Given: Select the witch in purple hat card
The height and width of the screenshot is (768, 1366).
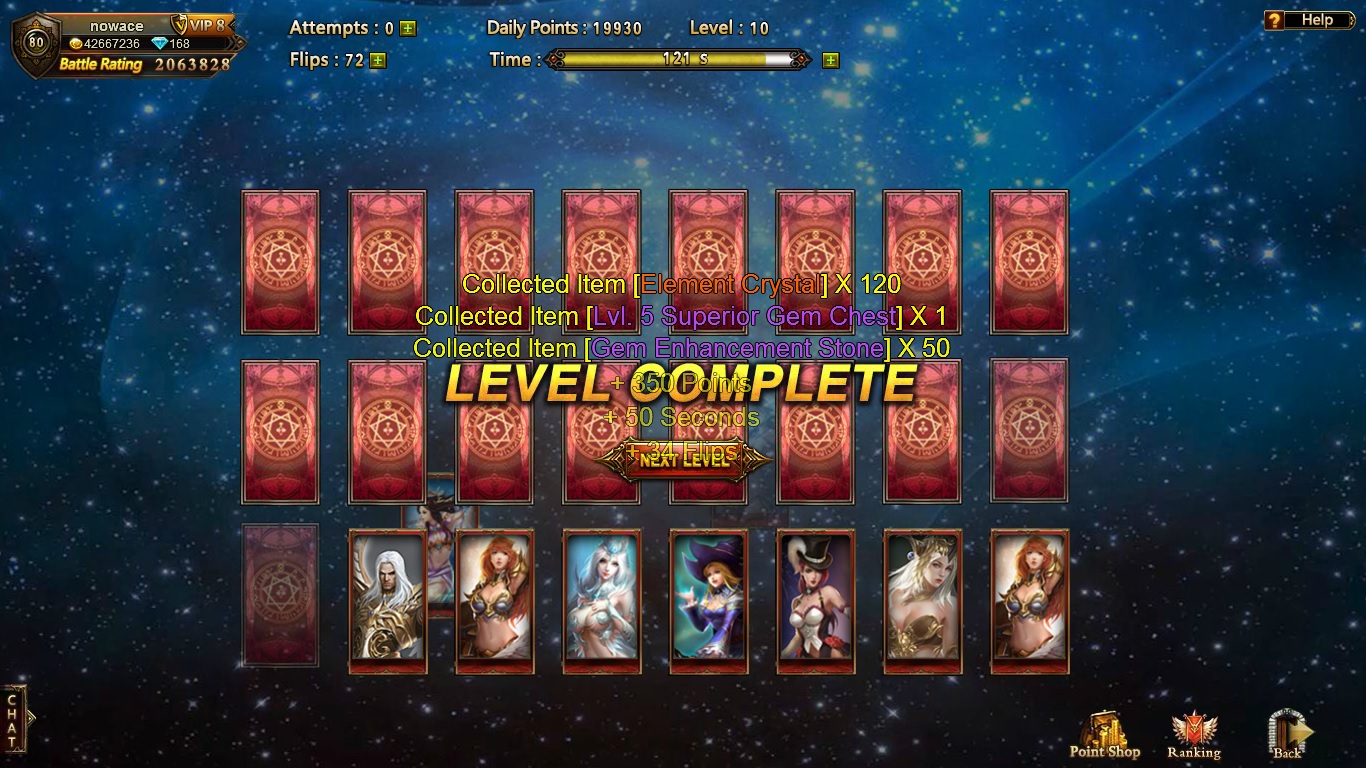Looking at the screenshot, I should [x=708, y=600].
